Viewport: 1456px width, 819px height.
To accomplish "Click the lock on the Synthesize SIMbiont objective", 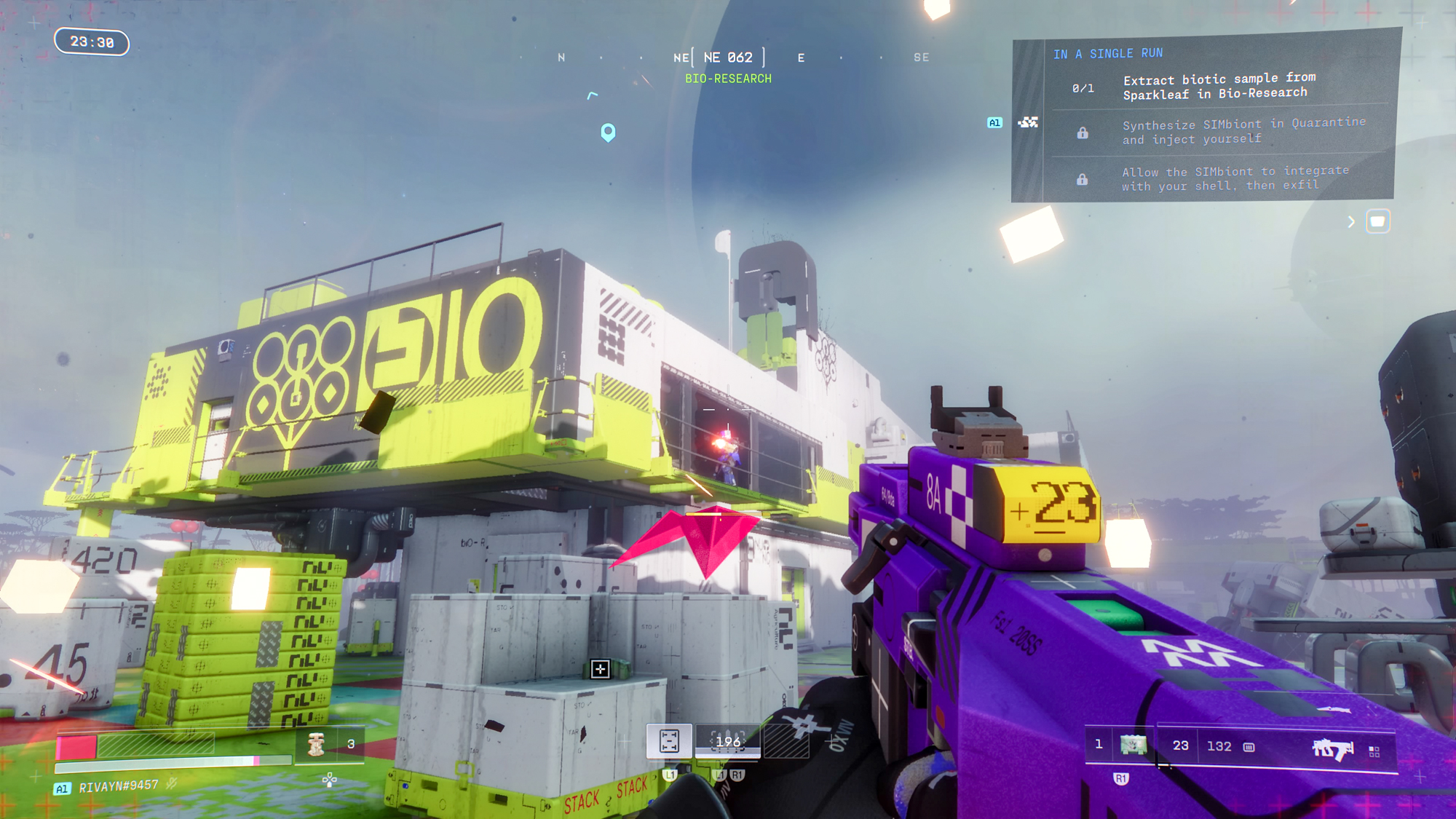I will pos(1084,132).
